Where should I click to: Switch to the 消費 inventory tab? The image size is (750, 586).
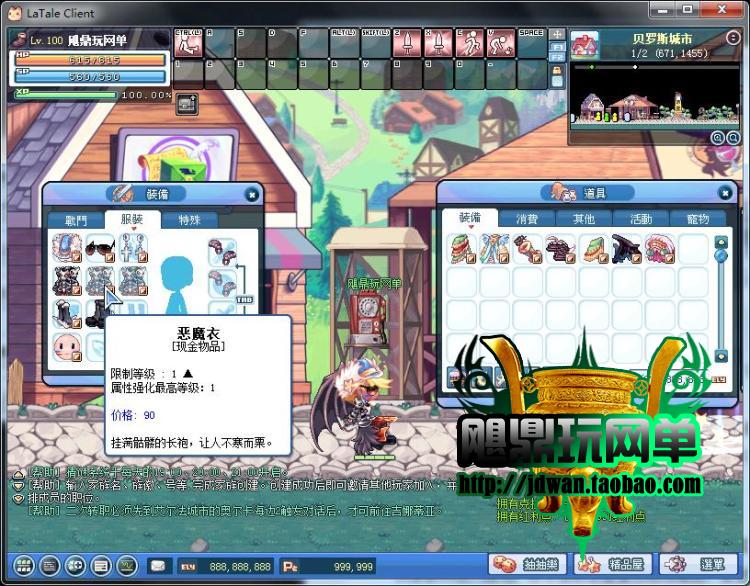click(527, 218)
